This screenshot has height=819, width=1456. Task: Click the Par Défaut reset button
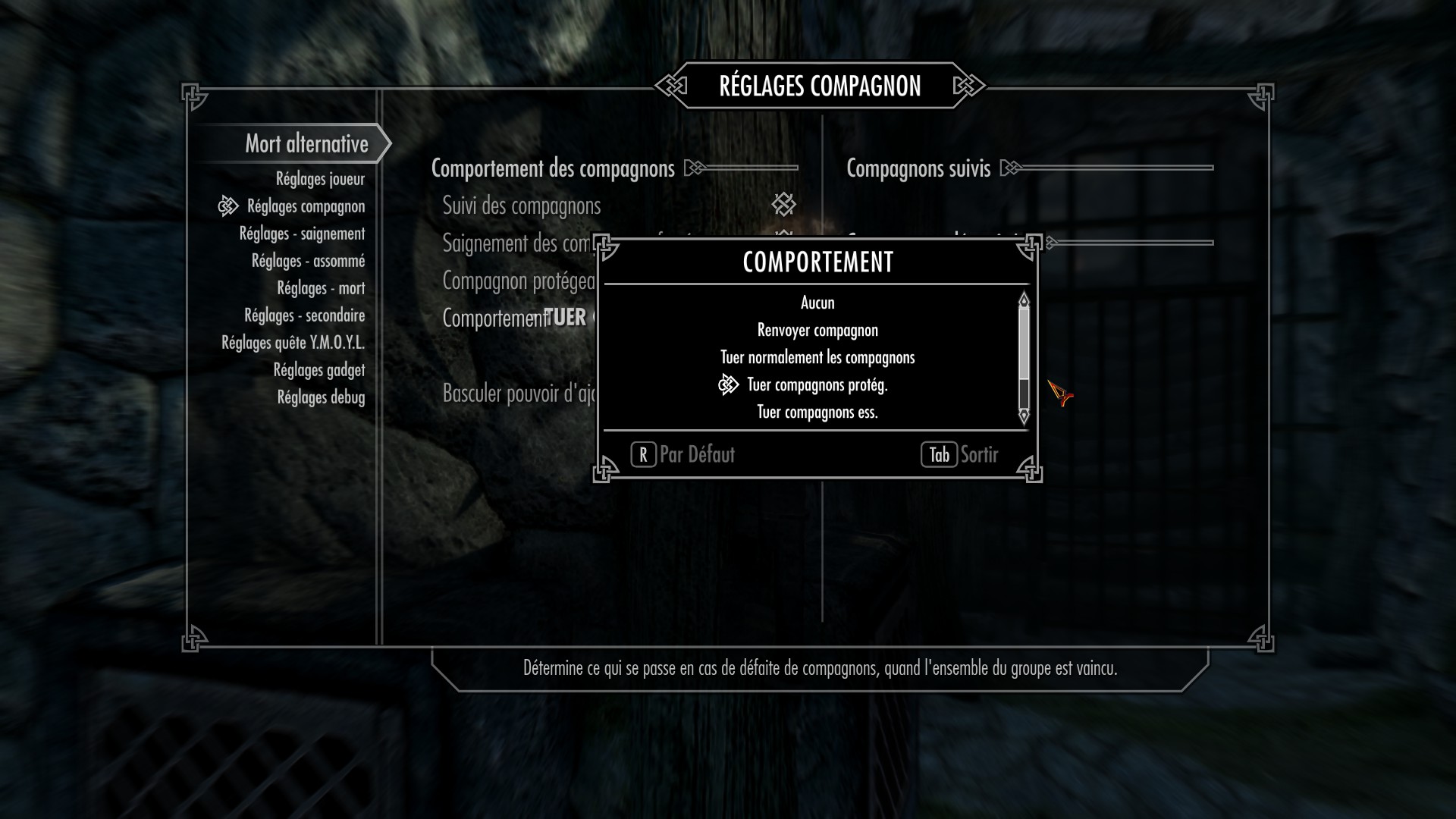(x=683, y=454)
